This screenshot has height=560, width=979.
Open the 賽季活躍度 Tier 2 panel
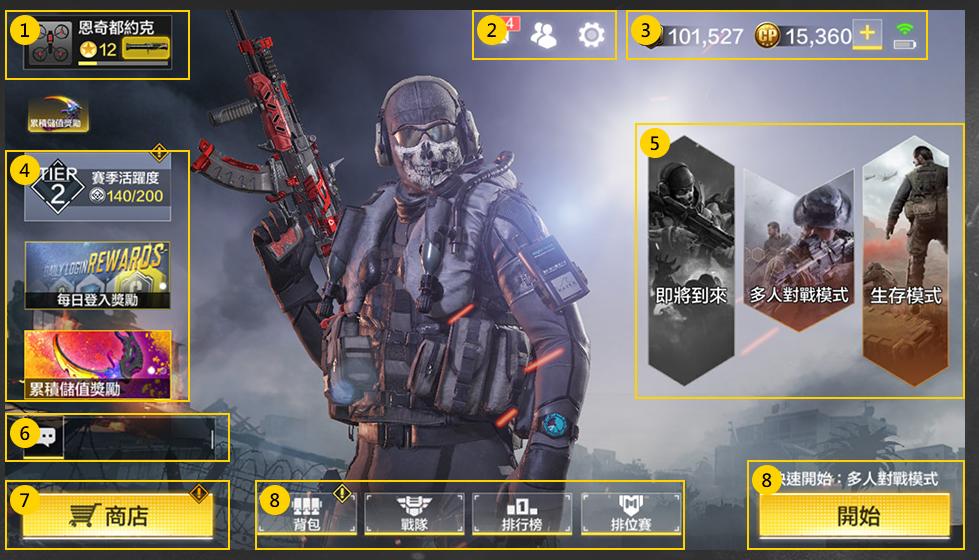pos(98,186)
